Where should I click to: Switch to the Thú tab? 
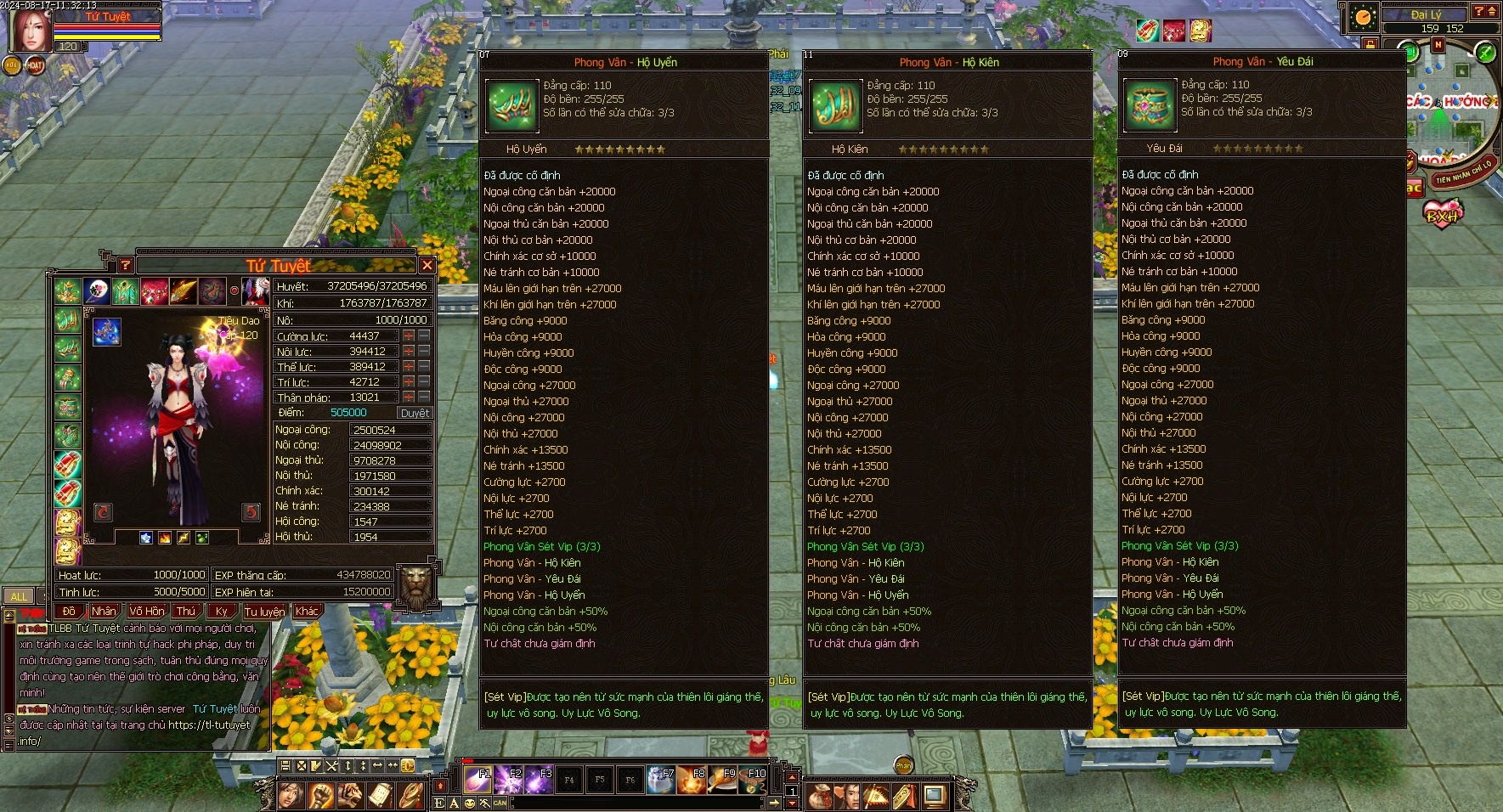coord(185,612)
